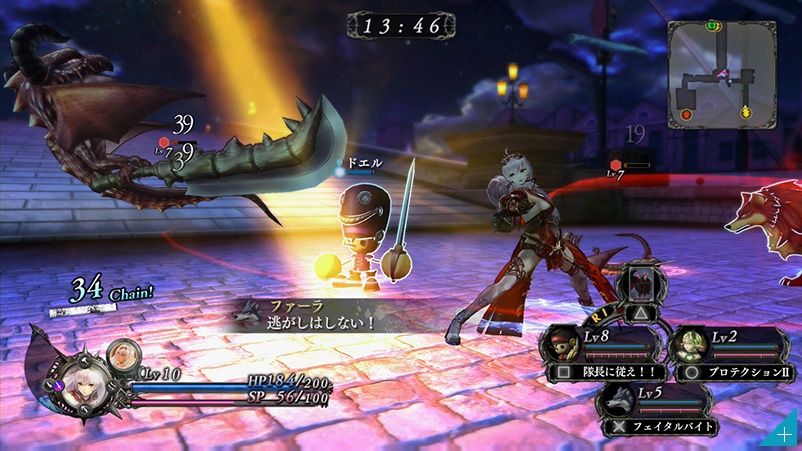The width and height of the screenshot is (802, 451).
Task: Select the 隊長に従え！！ servant skill
Action: coord(602,371)
